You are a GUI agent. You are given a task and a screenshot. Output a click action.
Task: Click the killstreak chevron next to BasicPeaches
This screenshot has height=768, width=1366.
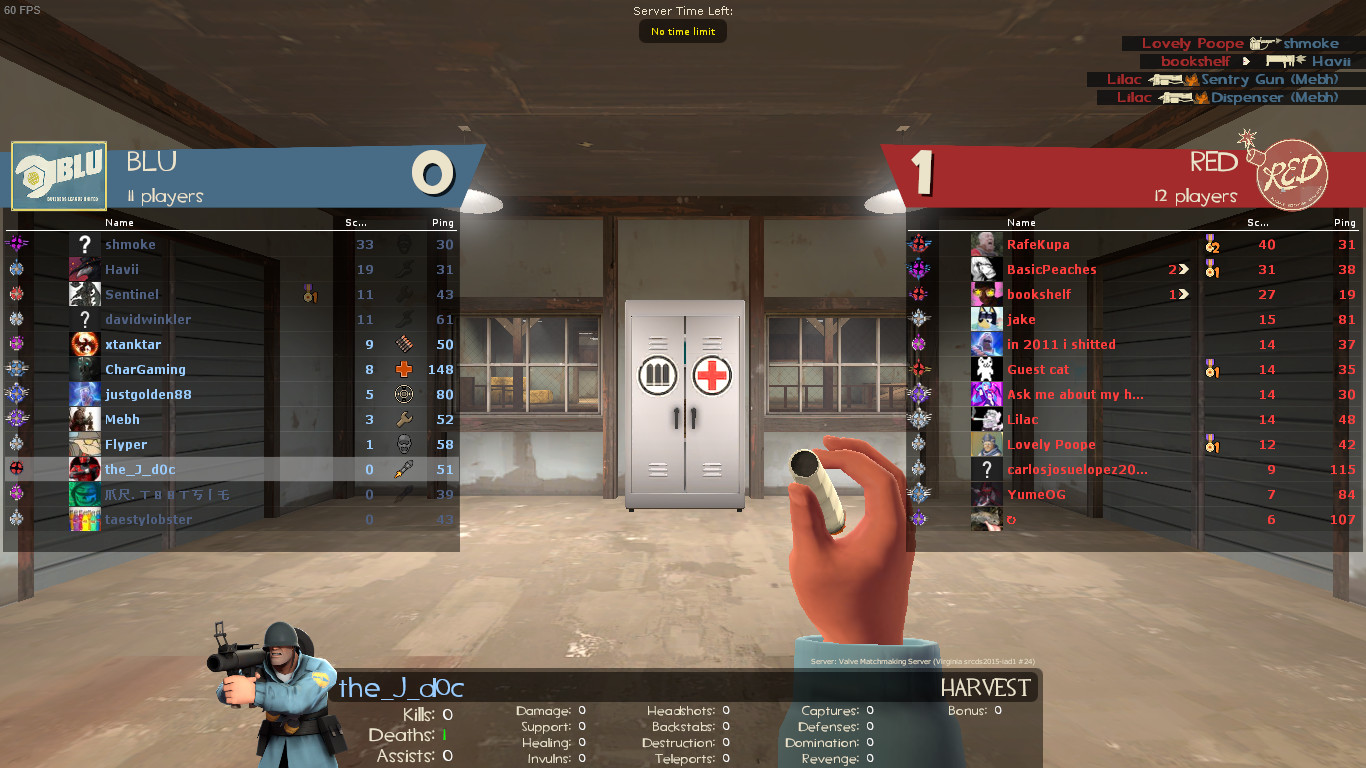click(1182, 269)
